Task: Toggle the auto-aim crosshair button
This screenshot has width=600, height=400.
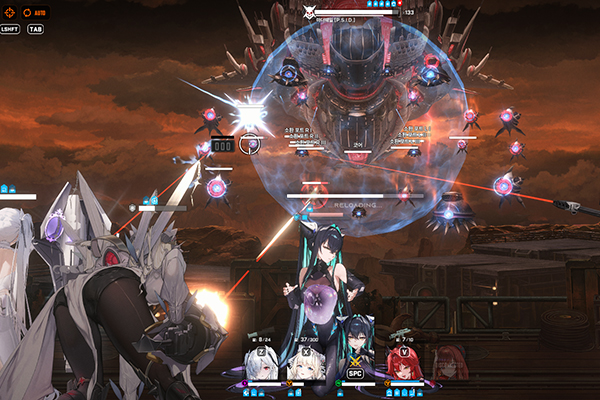Action: click(x=9, y=13)
